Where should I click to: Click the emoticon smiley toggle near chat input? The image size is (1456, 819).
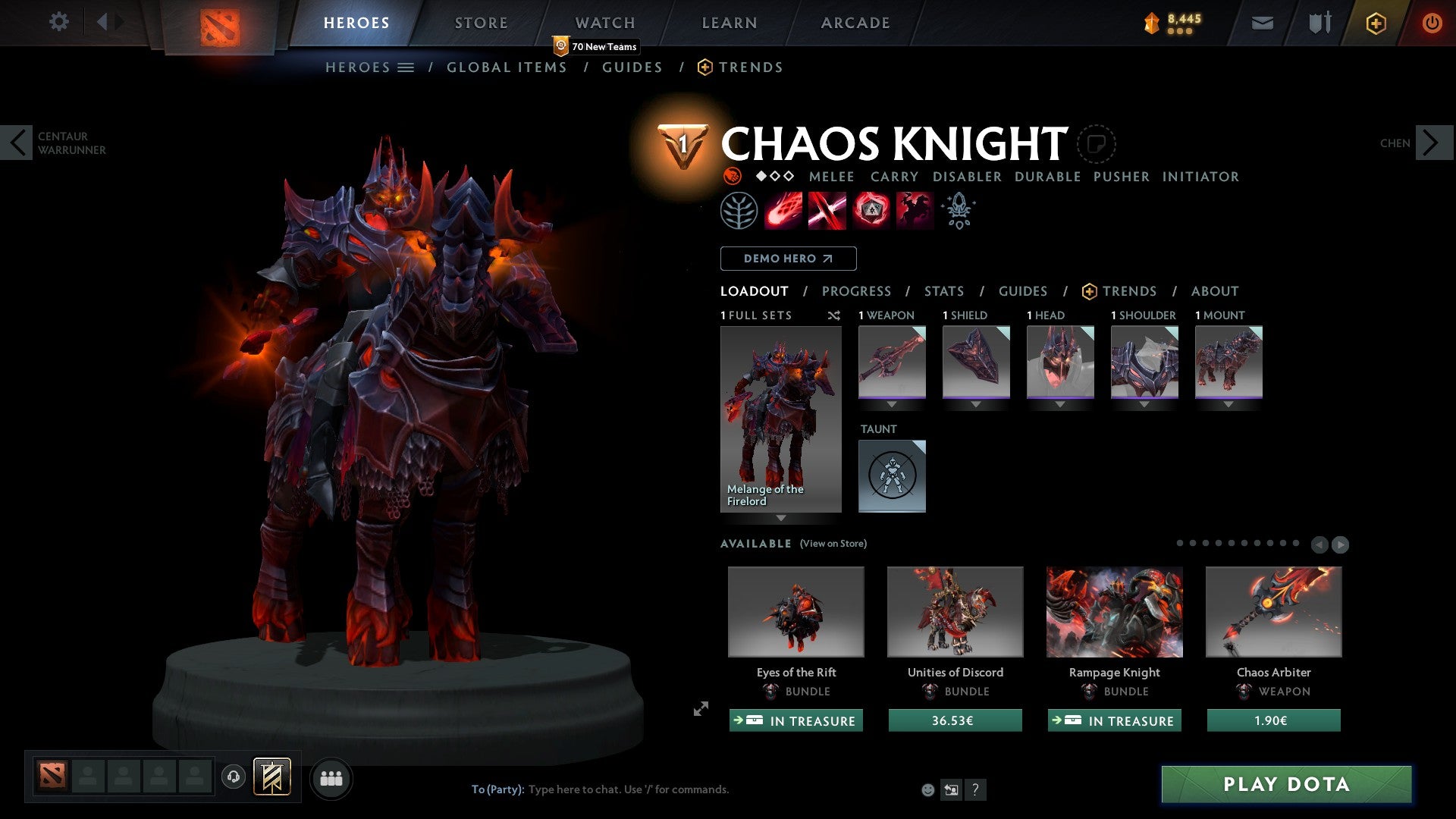pos(927,789)
